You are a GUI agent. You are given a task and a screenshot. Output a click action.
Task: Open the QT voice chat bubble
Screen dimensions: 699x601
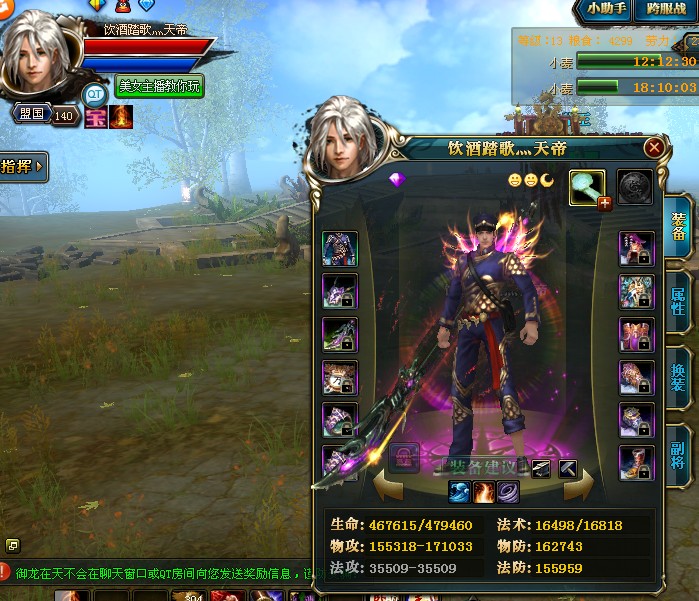point(94,95)
